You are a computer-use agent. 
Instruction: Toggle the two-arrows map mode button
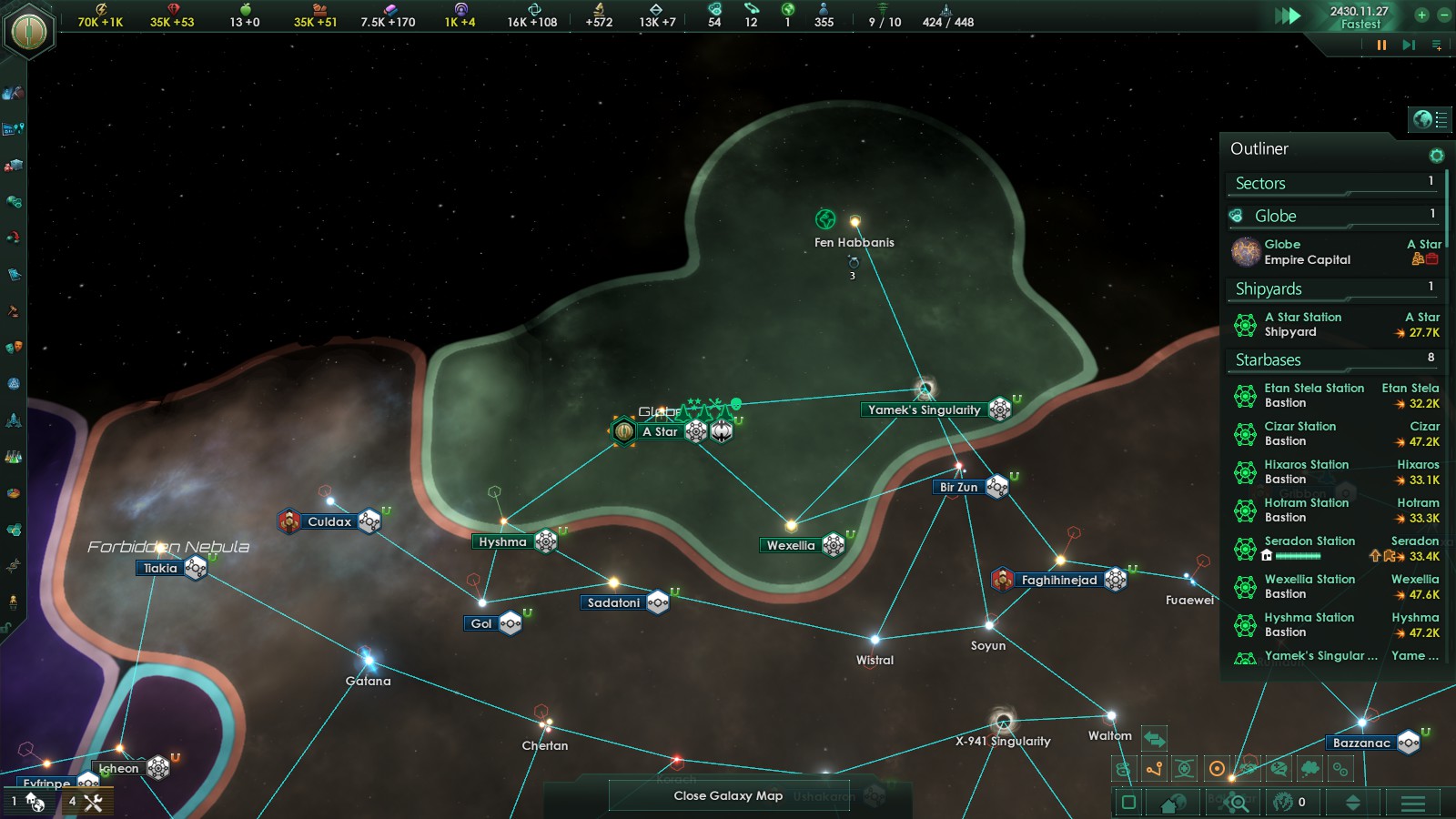point(1154,739)
